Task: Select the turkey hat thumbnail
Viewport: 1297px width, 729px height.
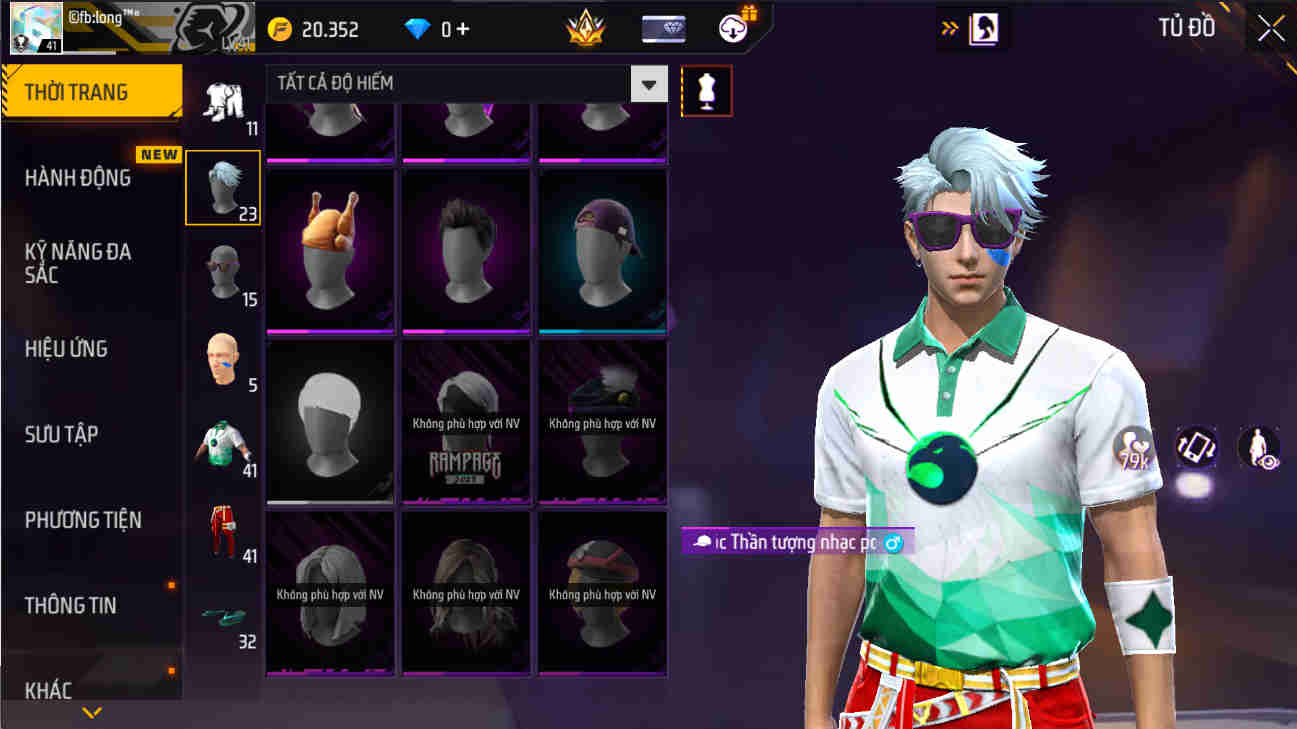Action: (x=329, y=250)
